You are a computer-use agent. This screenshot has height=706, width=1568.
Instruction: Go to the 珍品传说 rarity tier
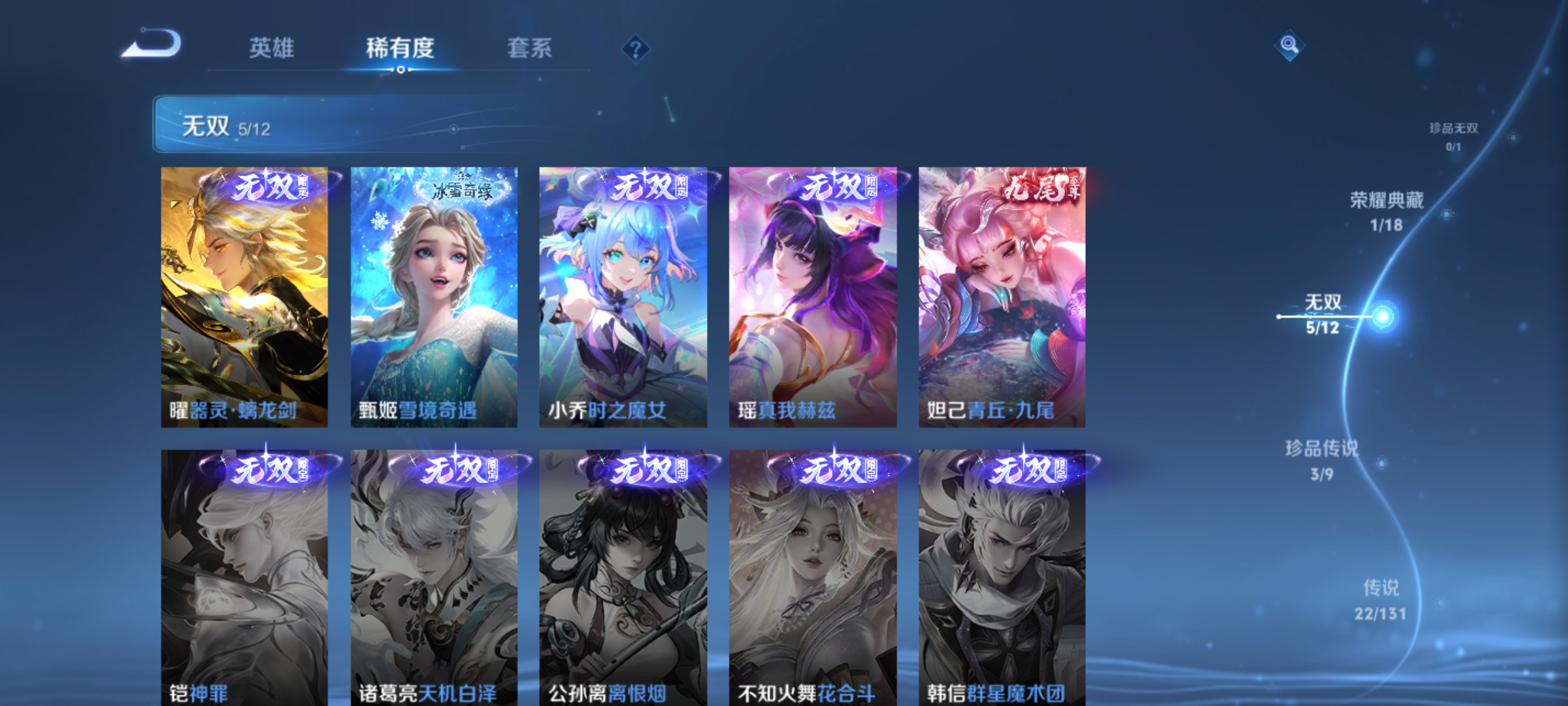[1322, 460]
